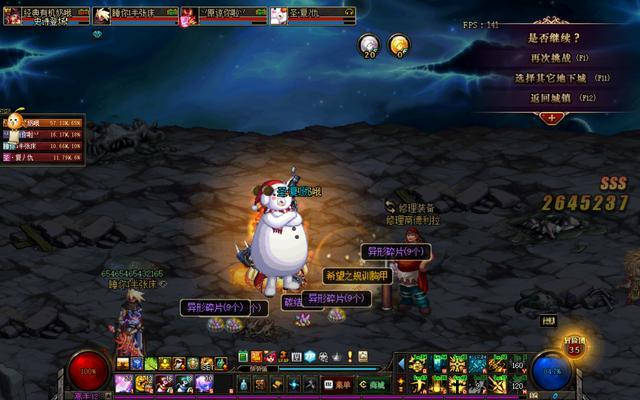Select 选择其它地下城 option
This screenshot has height=400, width=640.
click(553, 77)
